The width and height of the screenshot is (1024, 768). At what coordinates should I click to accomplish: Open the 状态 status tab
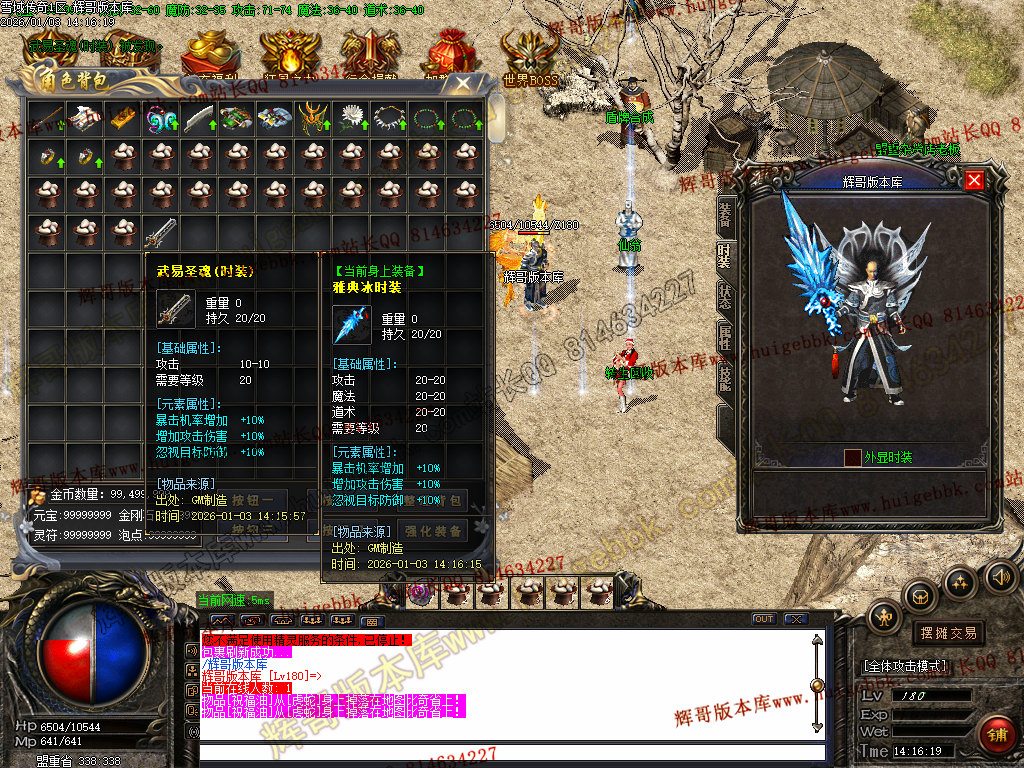(725, 297)
